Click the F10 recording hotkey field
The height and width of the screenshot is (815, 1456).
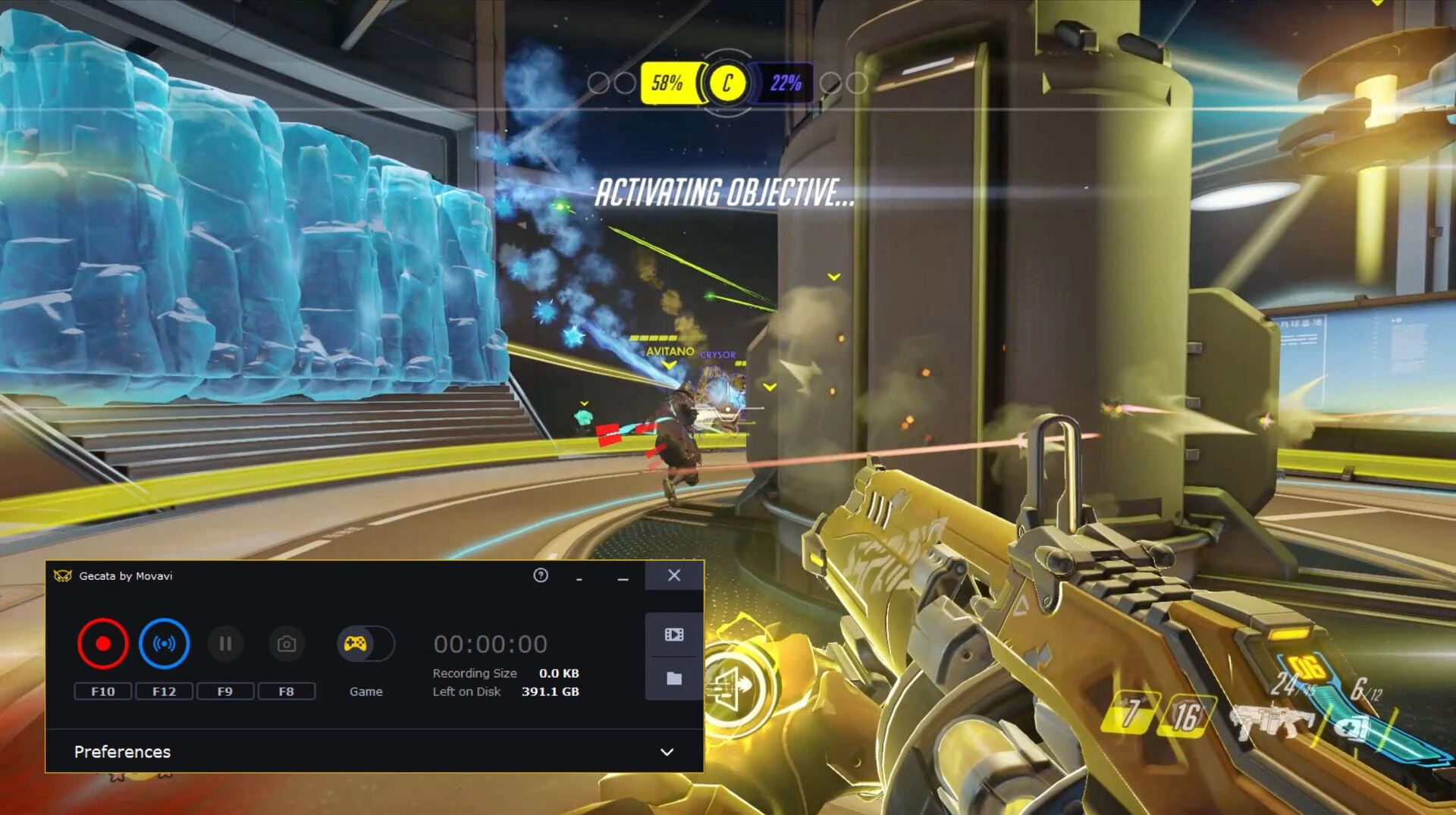coord(103,691)
